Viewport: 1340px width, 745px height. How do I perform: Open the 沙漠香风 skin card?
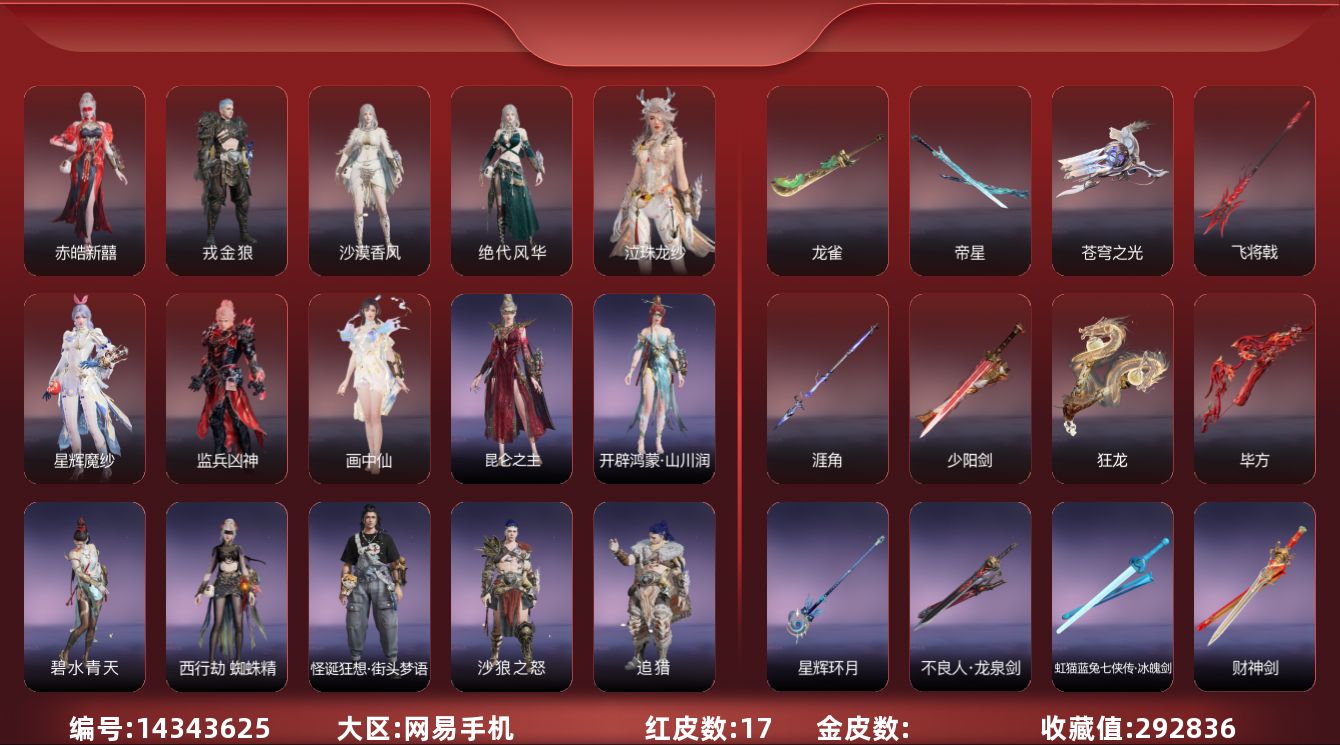tap(369, 180)
